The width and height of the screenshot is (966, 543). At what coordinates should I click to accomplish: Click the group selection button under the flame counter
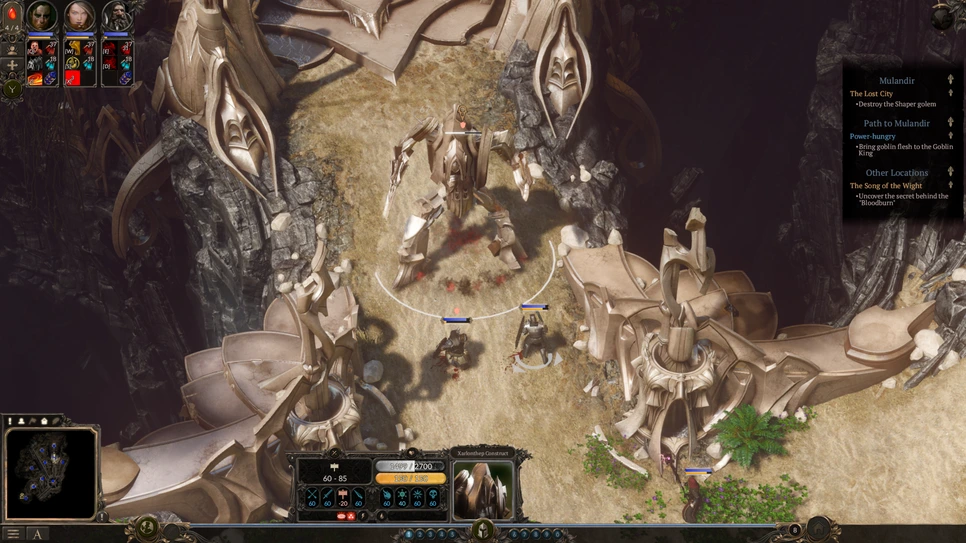click(13, 47)
